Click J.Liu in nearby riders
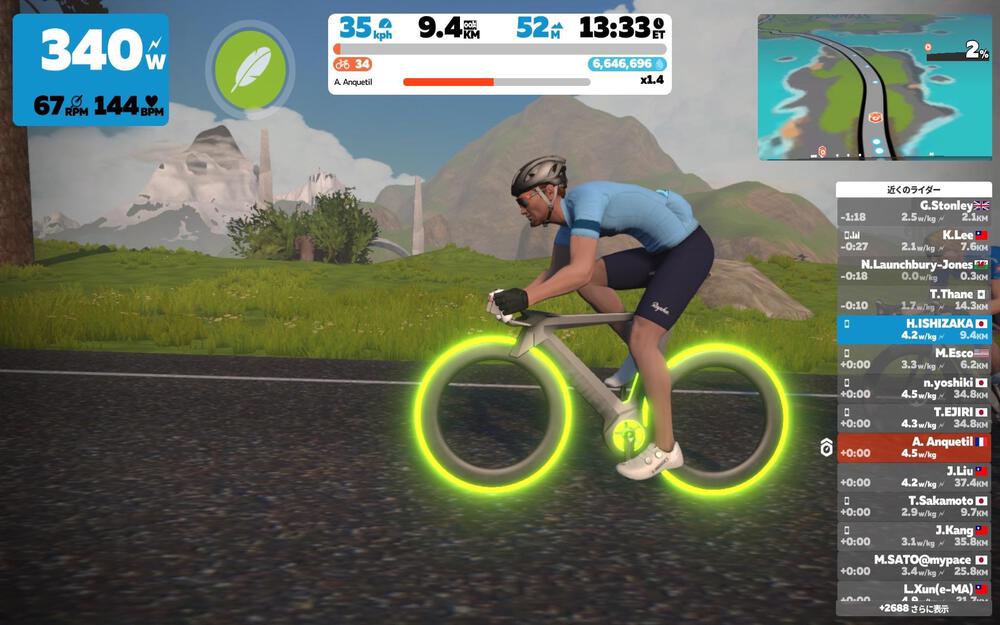Viewport: 1000px width, 625px height. click(913, 477)
